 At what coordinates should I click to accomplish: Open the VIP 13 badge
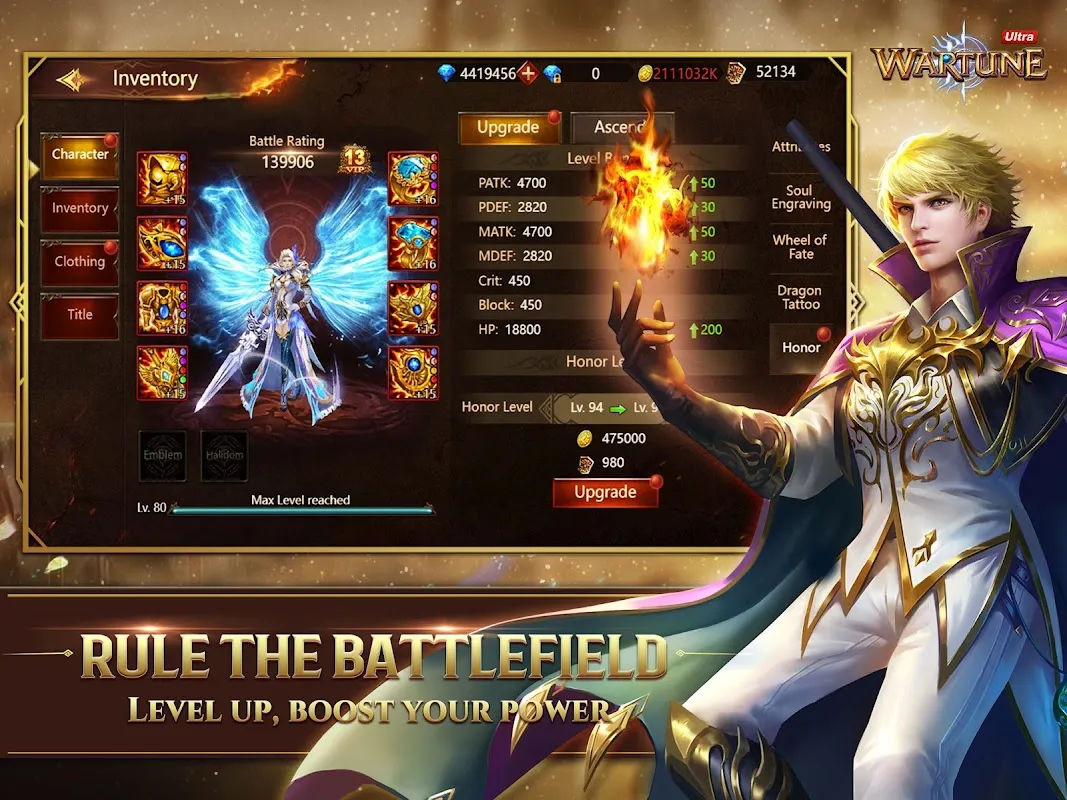coord(355,158)
